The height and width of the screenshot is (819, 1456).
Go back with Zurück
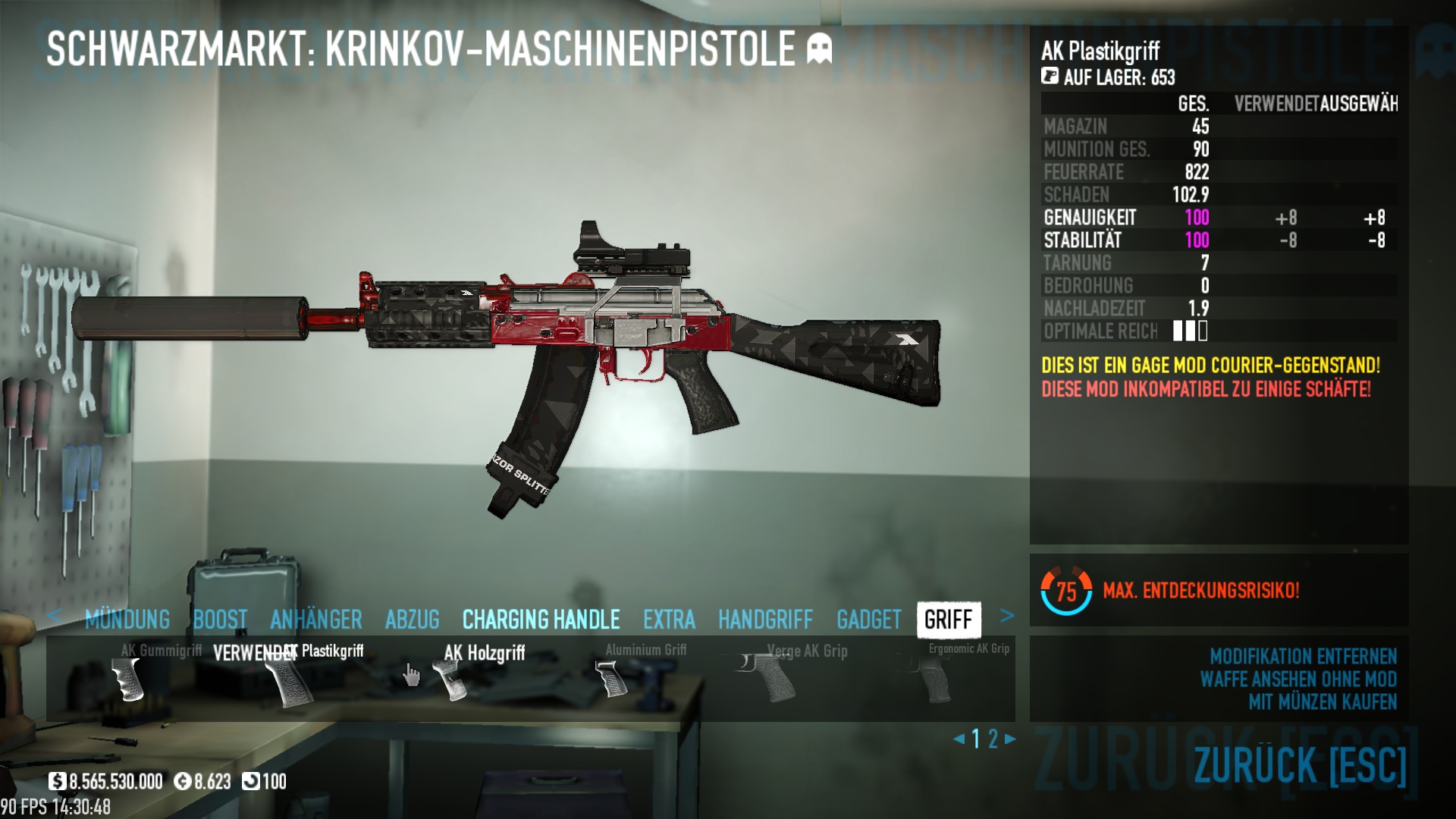point(1299,765)
